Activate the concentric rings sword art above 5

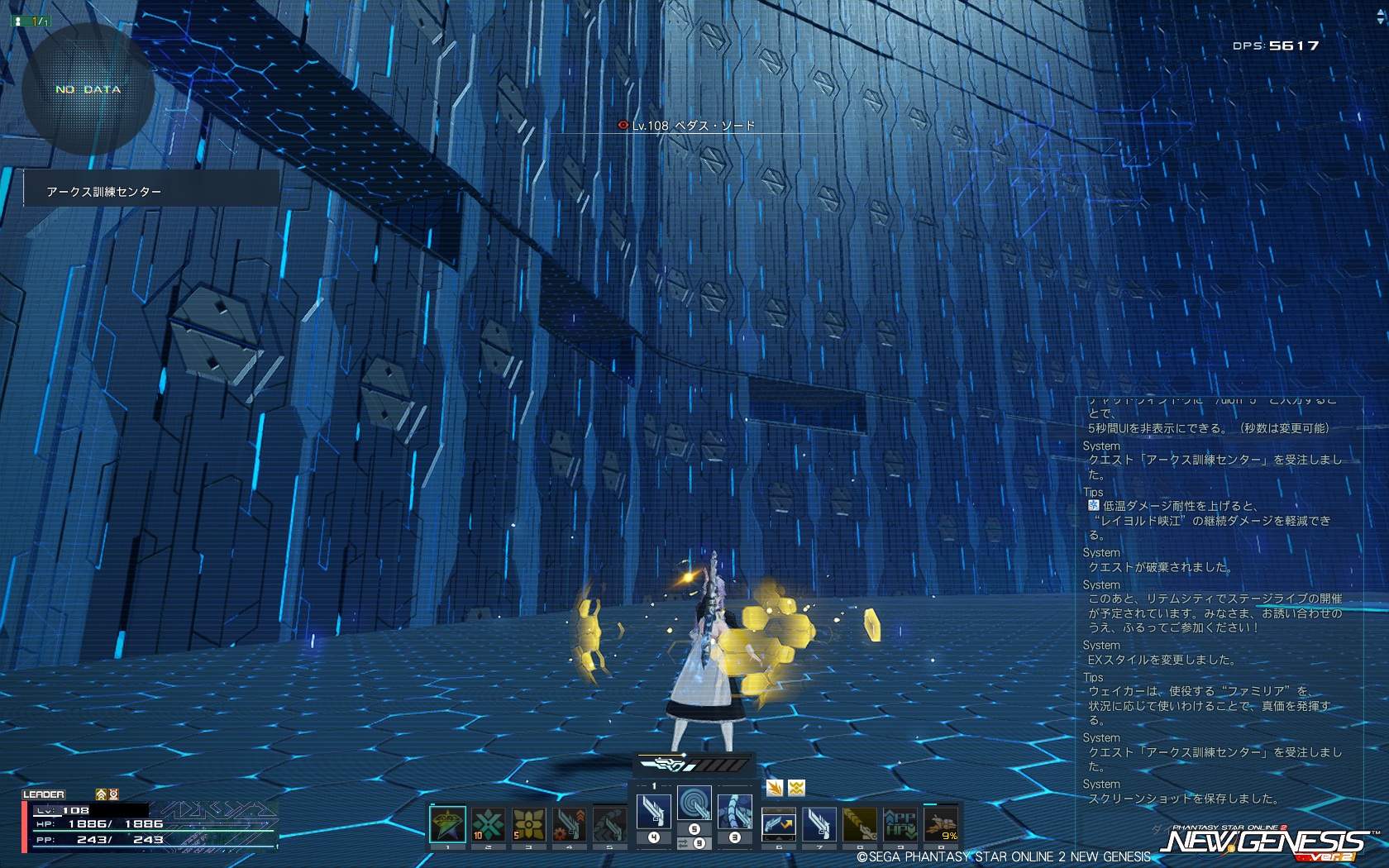(694, 804)
